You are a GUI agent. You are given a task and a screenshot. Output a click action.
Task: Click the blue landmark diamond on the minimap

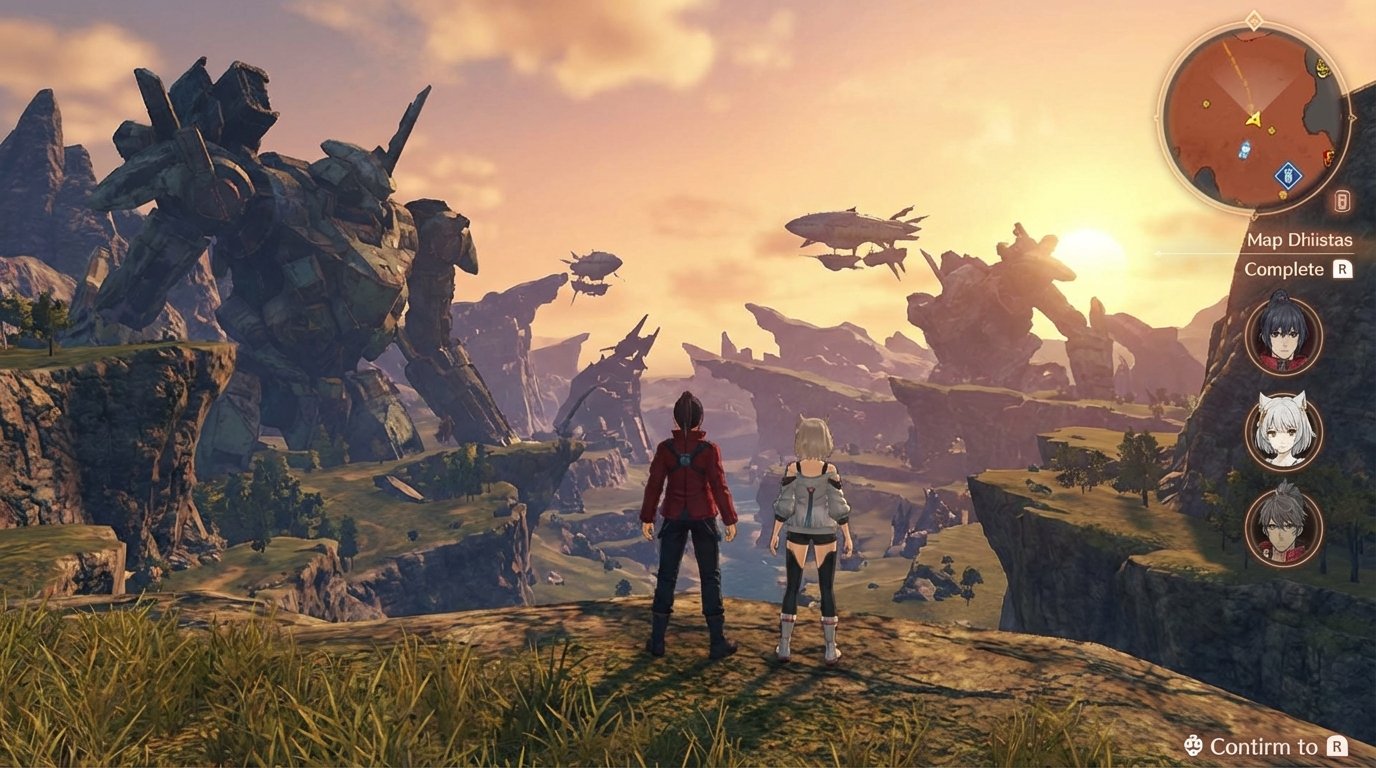click(1288, 175)
